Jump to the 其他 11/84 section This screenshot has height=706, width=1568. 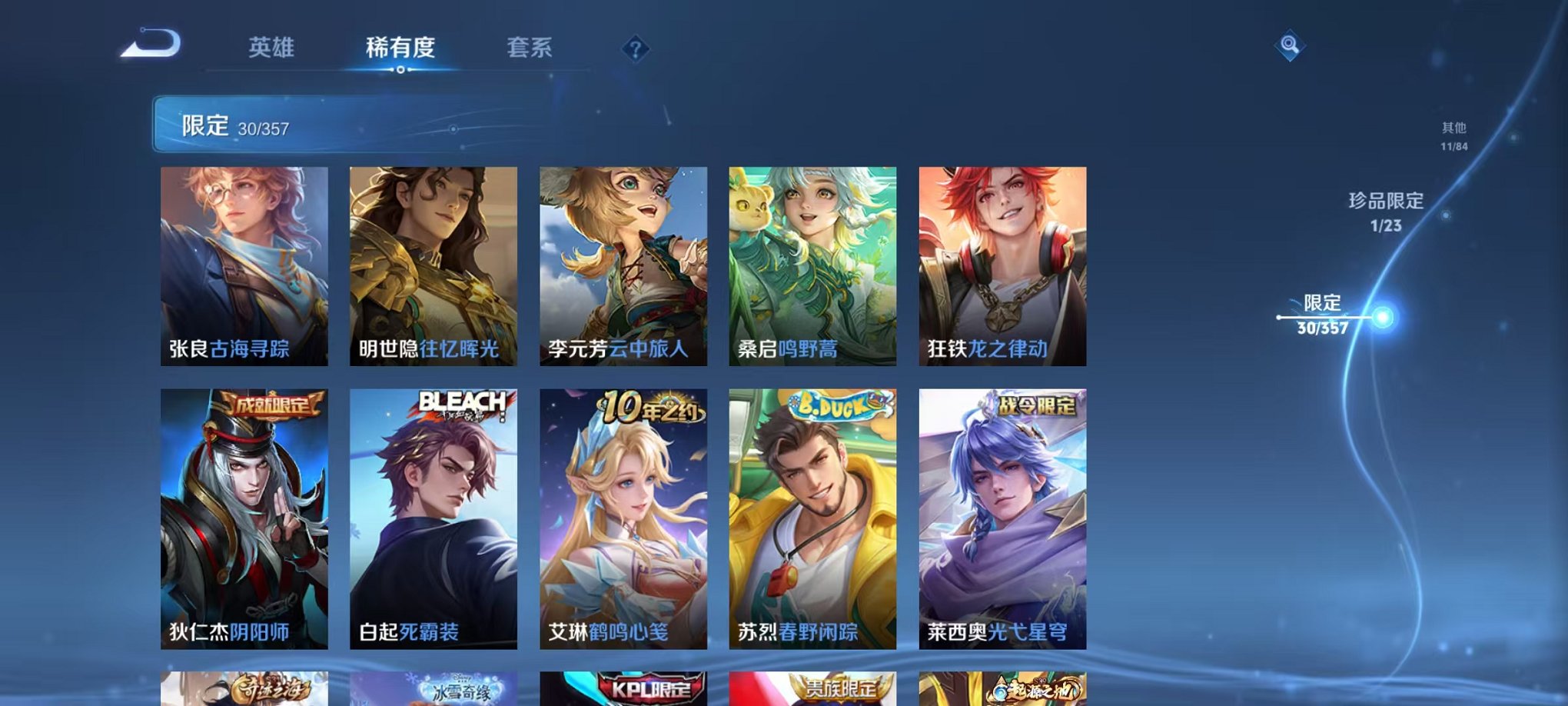click(1453, 135)
